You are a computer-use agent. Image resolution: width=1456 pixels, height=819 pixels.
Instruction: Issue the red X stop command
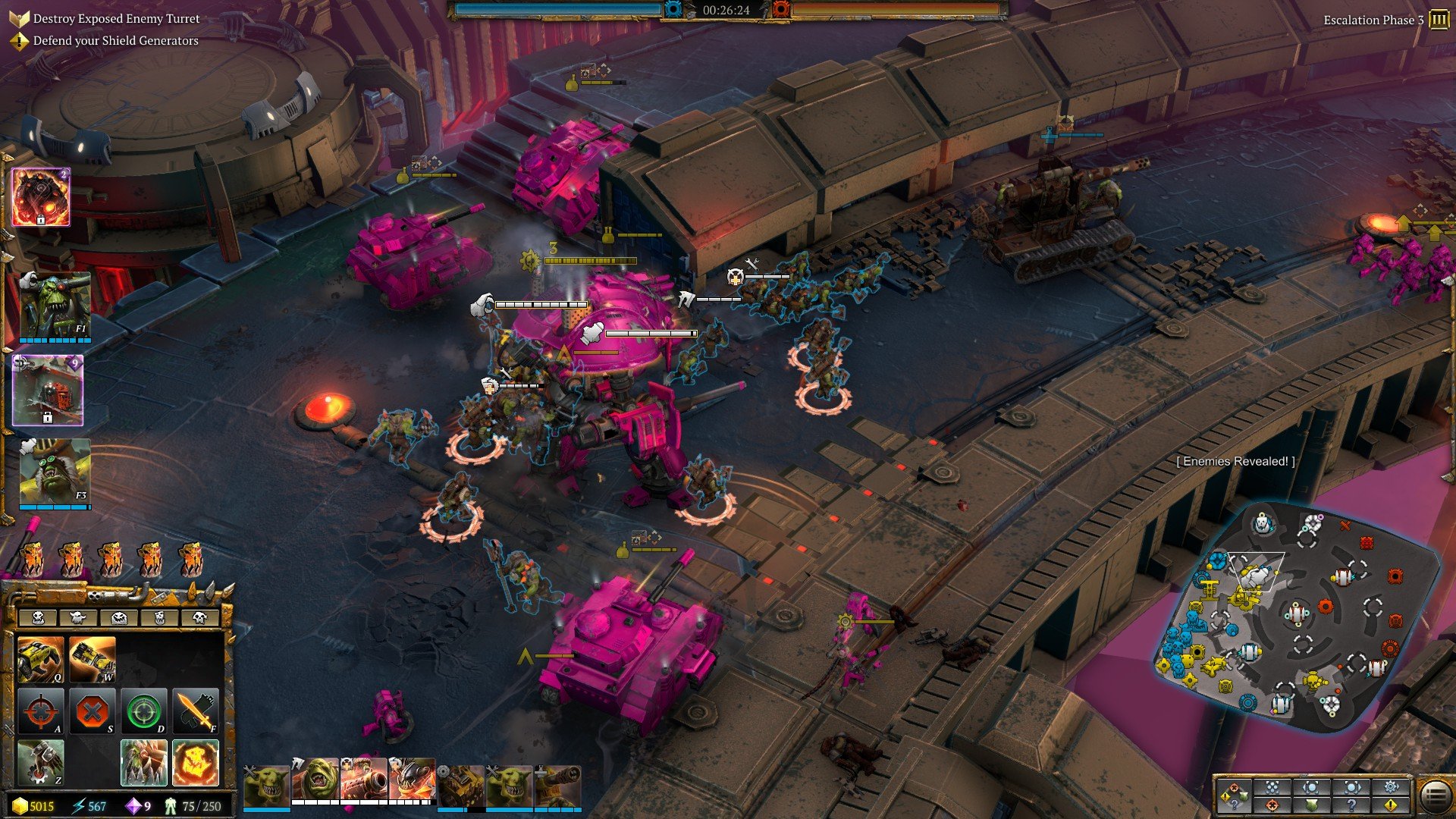pos(92,711)
